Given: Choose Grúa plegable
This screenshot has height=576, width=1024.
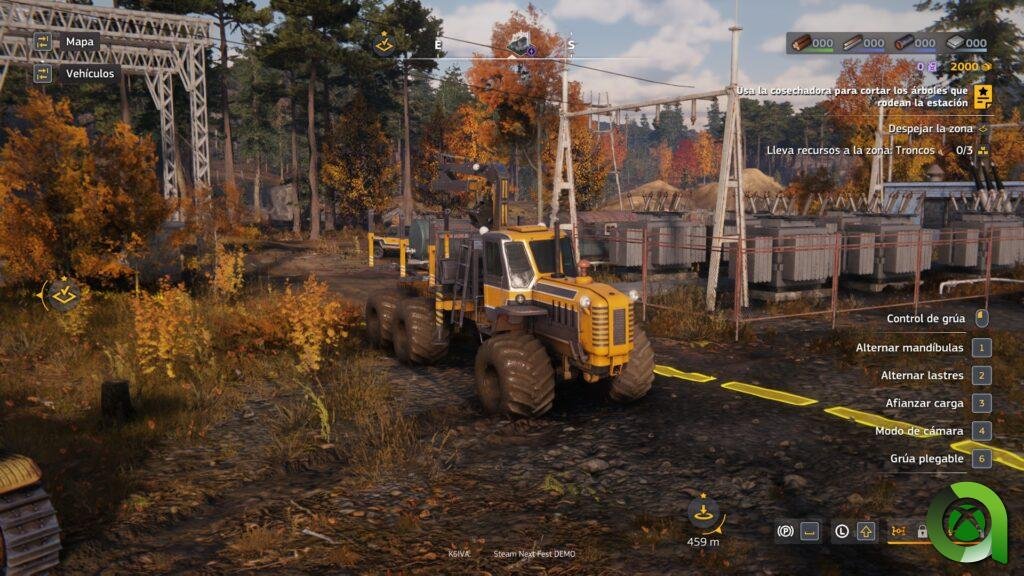Looking at the screenshot, I should coord(927,459).
